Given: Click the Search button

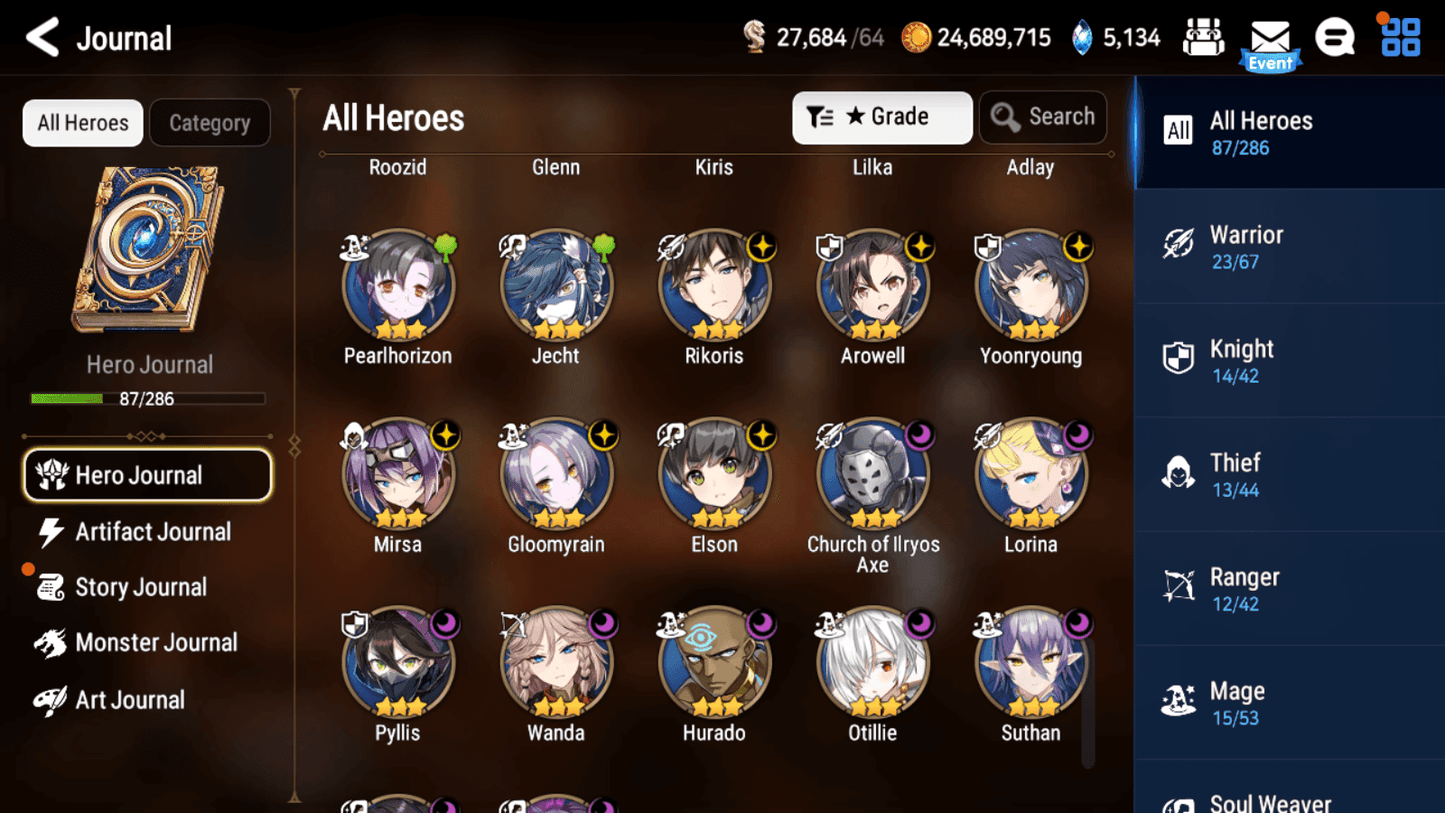Looking at the screenshot, I should [1043, 117].
